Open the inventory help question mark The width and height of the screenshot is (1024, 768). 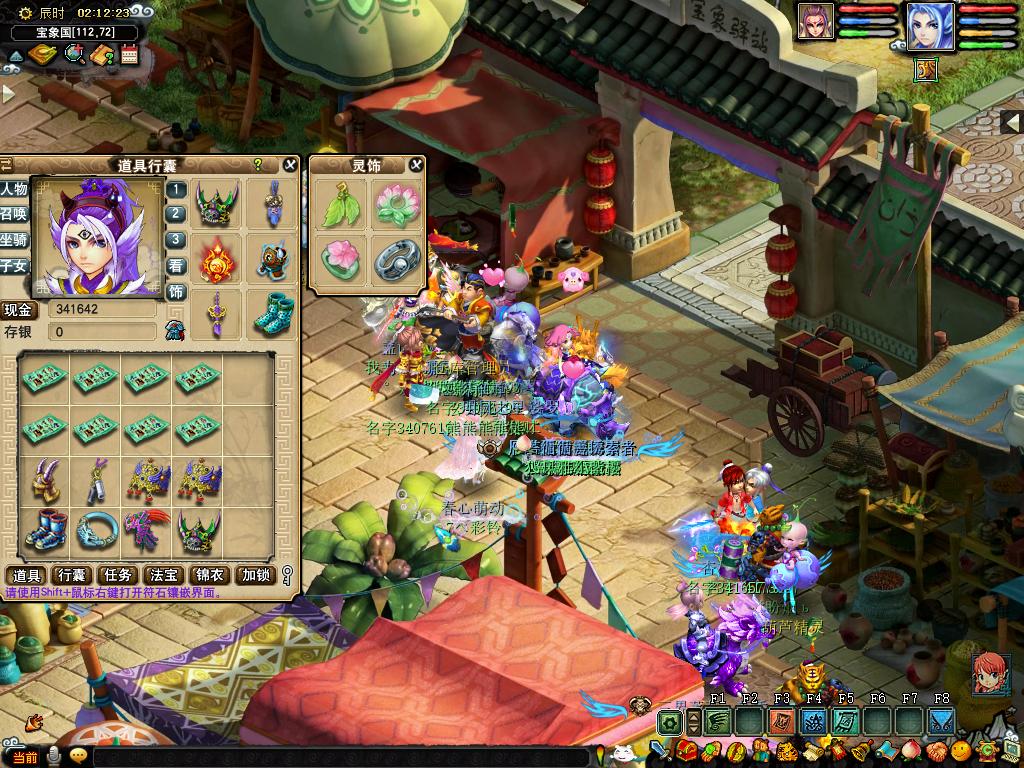click(258, 165)
